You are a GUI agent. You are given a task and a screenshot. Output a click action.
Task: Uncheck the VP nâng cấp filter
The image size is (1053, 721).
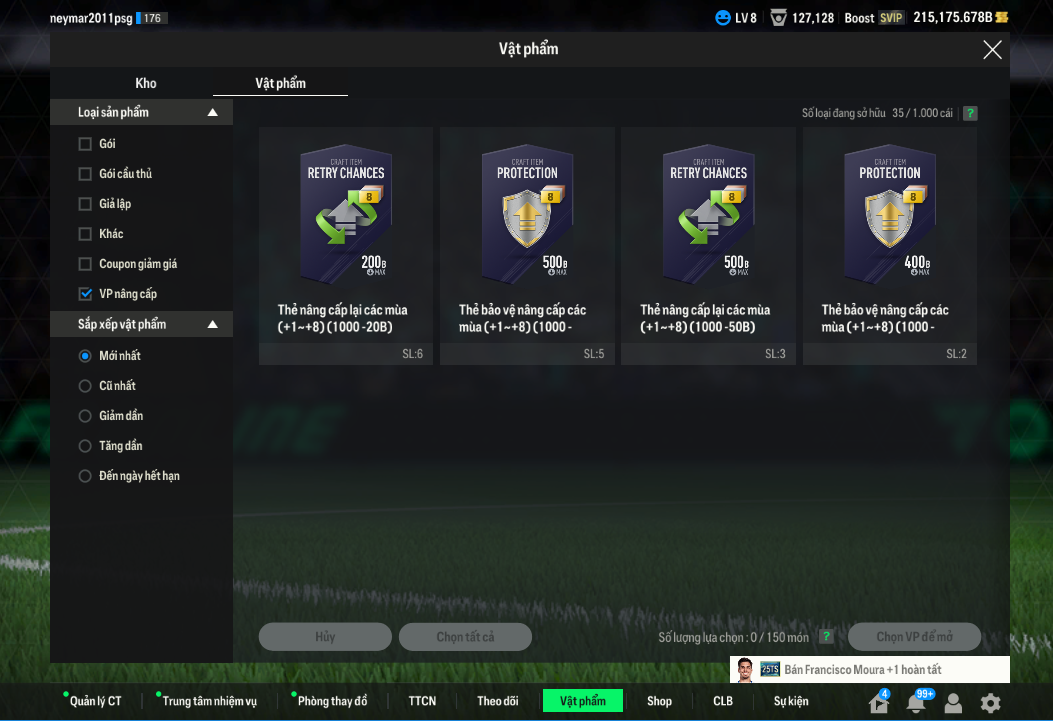pyautogui.click(x=85, y=294)
